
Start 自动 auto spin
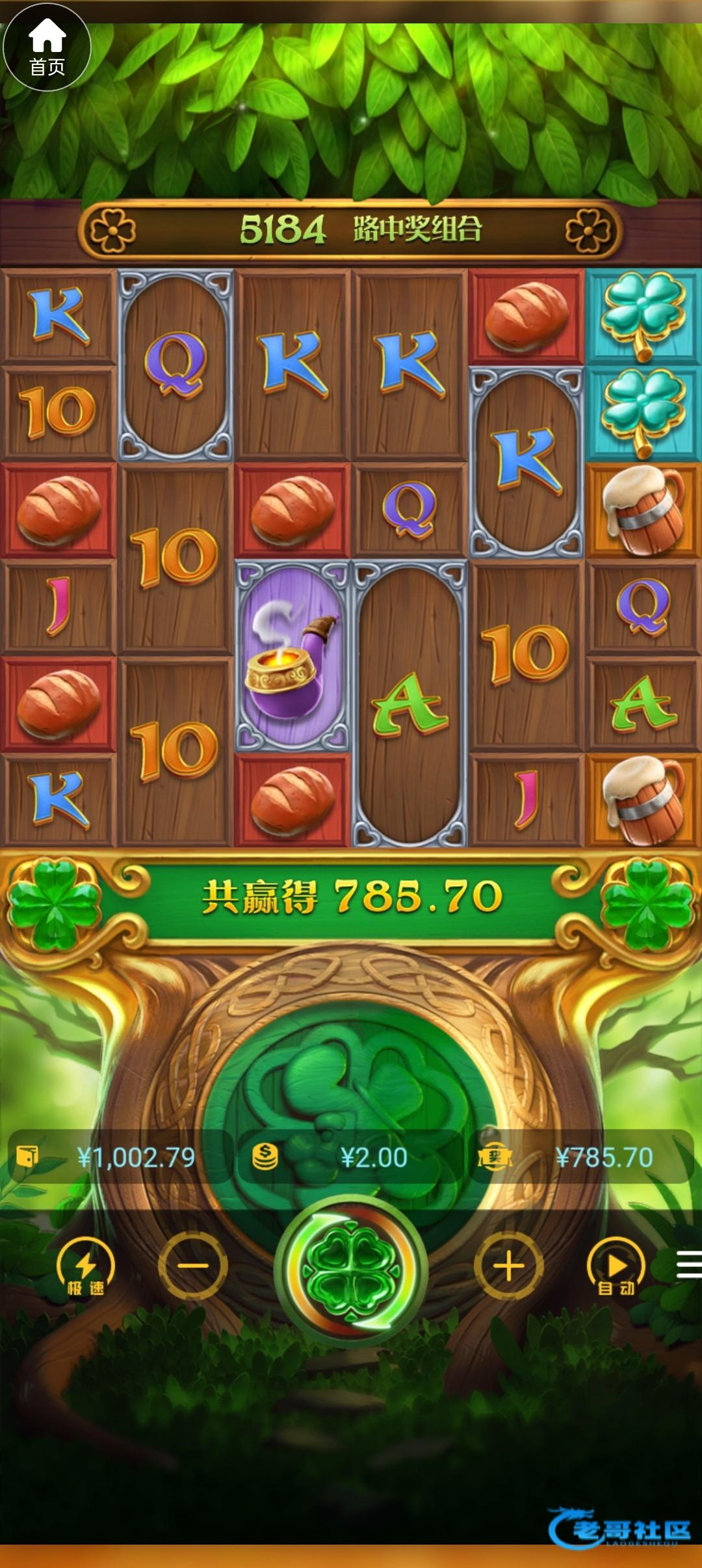(x=616, y=1267)
